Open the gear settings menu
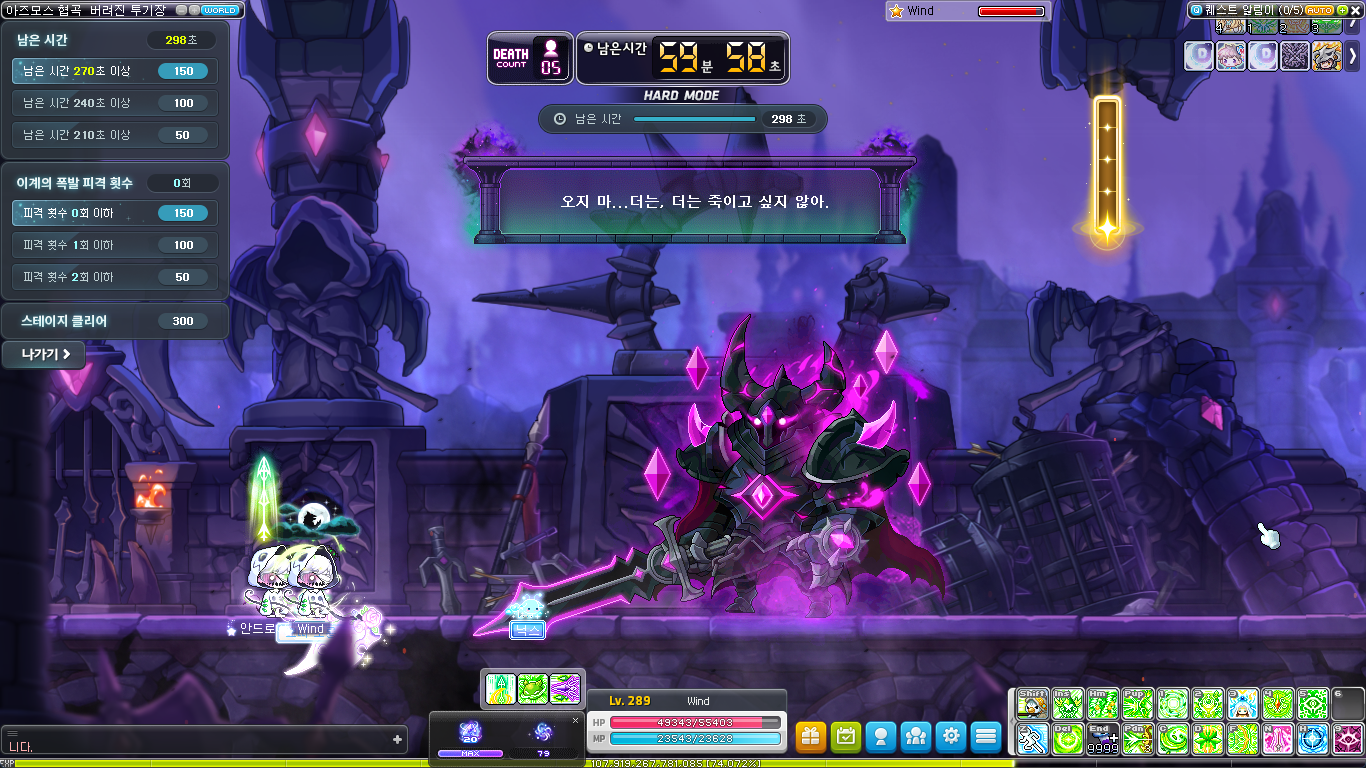1366x768 pixels. pyautogui.click(x=951, y=737)
